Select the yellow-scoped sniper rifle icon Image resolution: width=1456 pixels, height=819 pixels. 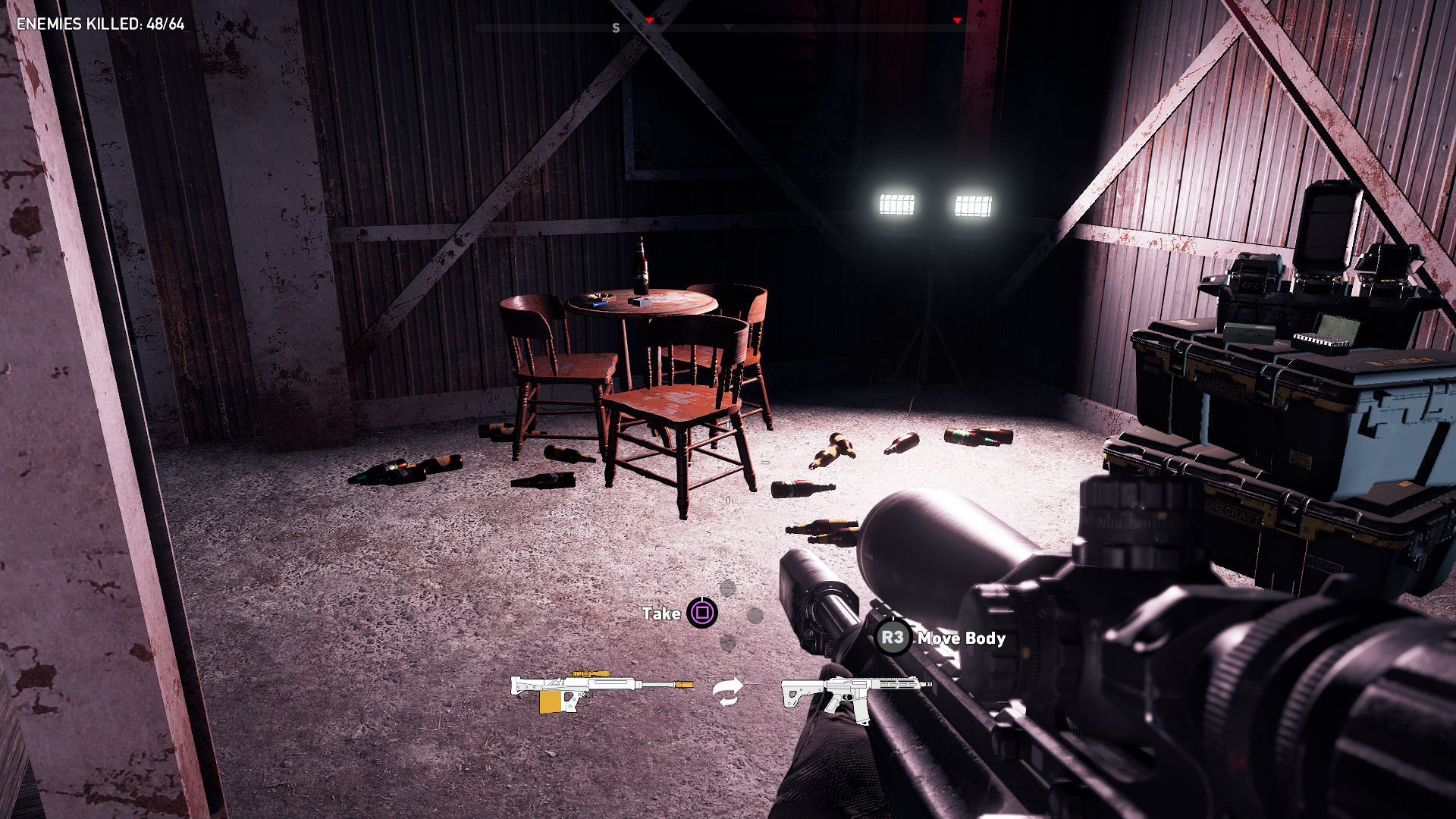point(601,691)
